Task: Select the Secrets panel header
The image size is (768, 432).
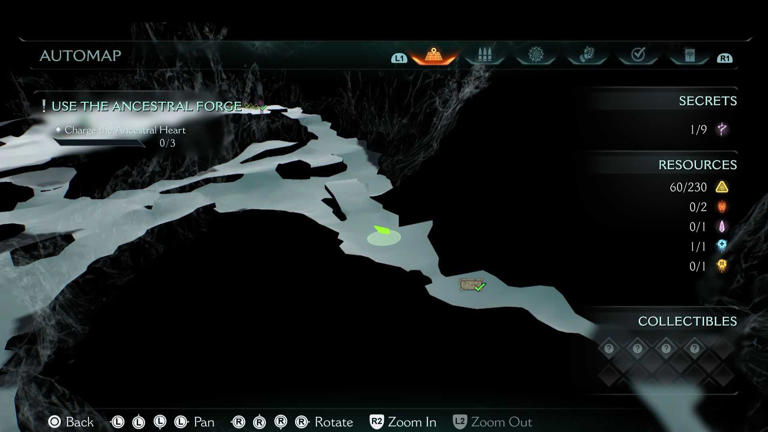Action: coord(707,101)
